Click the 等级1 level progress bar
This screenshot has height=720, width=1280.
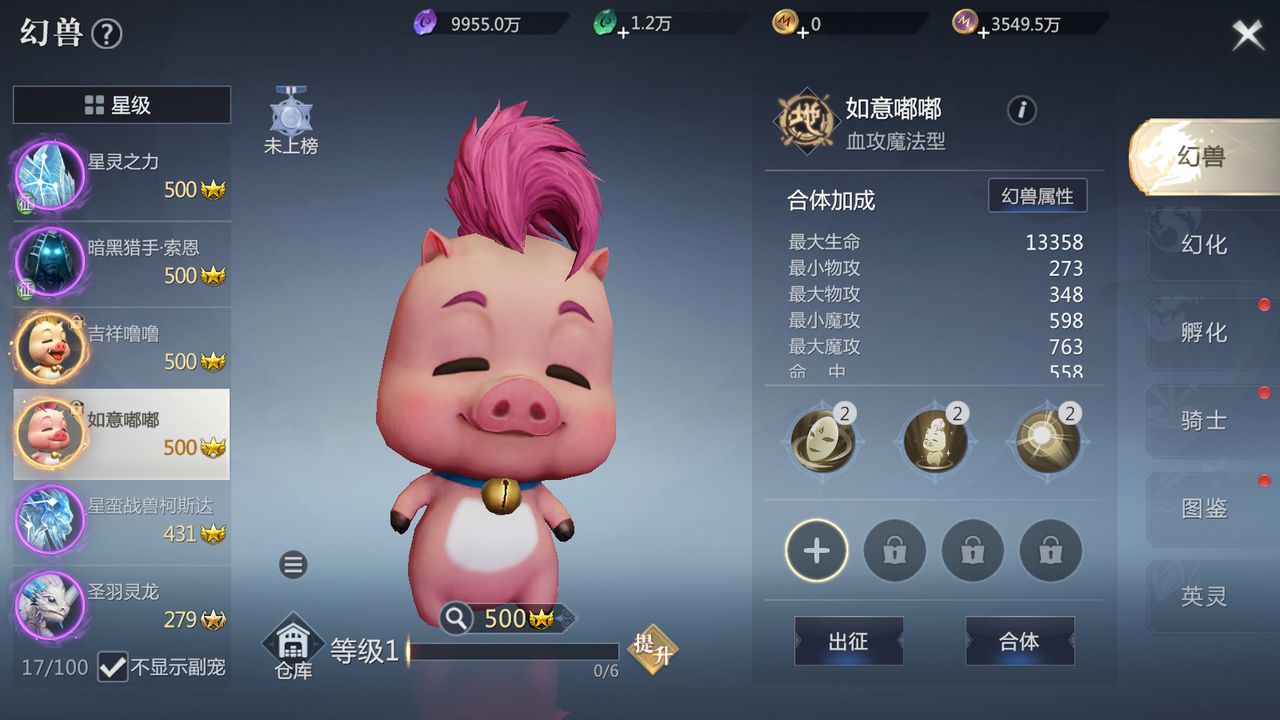(510, 650)
